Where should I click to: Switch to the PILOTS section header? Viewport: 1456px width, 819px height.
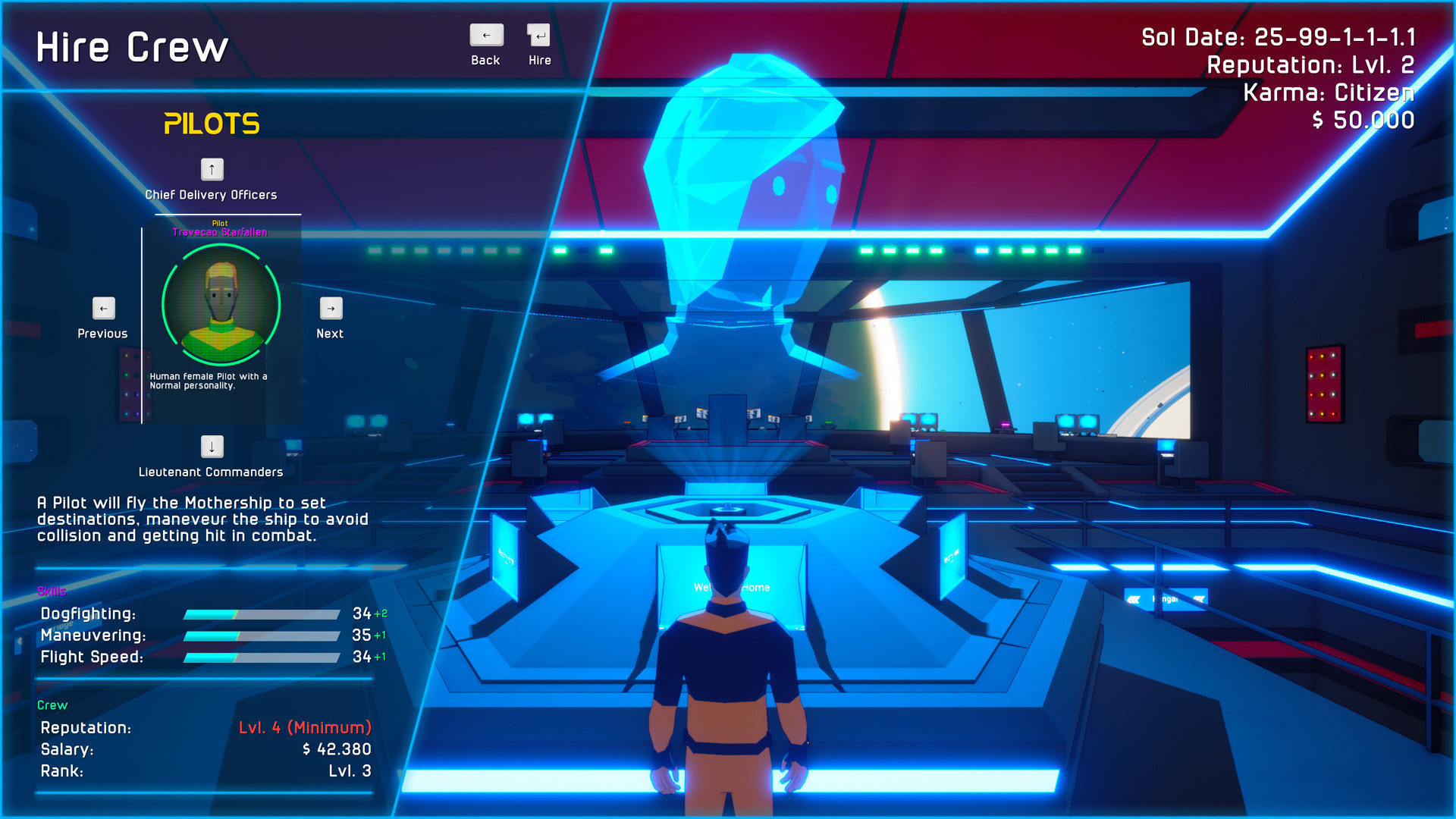(x=212, y=123)
